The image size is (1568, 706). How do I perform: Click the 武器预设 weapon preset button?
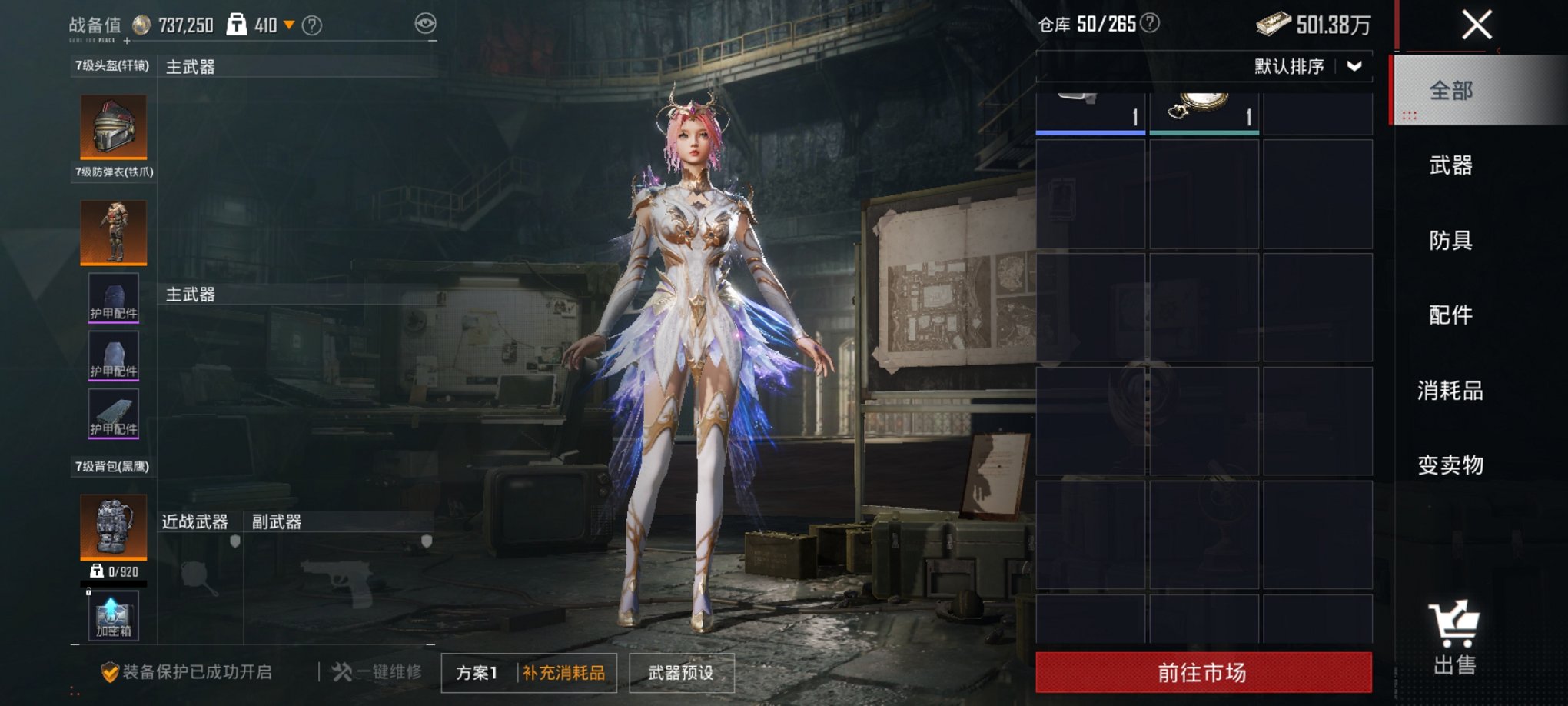coord(679,671)
